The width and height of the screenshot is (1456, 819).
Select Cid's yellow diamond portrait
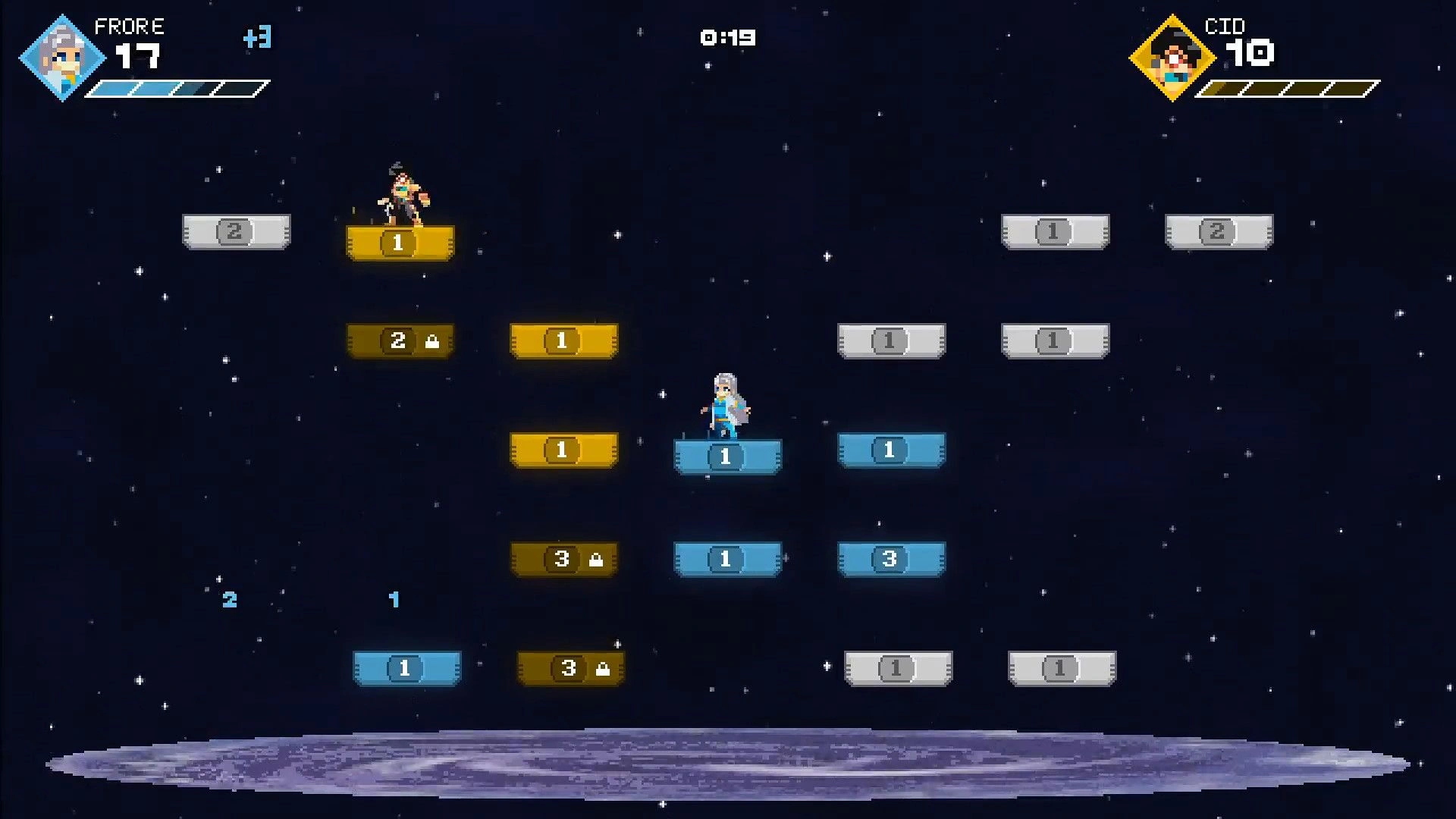pos(1172,58)
